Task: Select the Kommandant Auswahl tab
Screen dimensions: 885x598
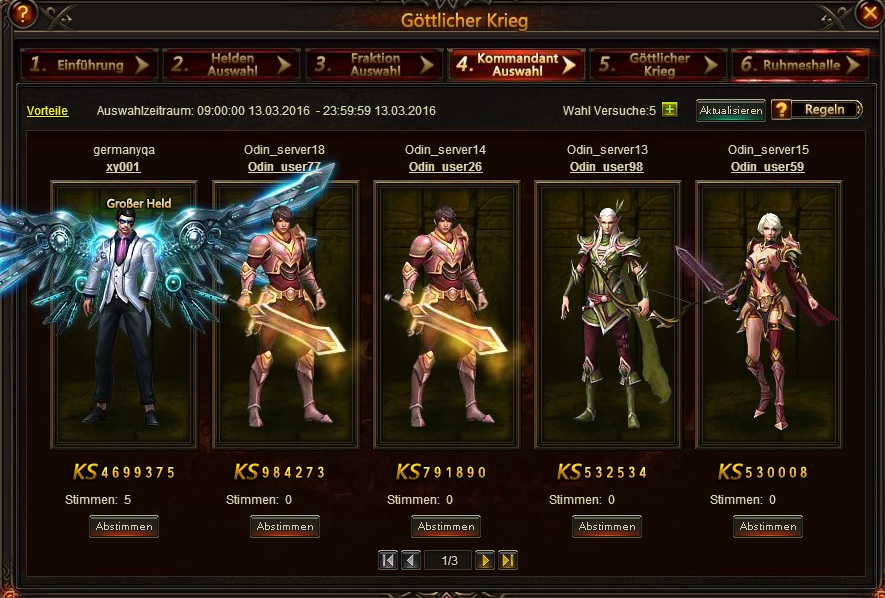Action: coord(516,65)
